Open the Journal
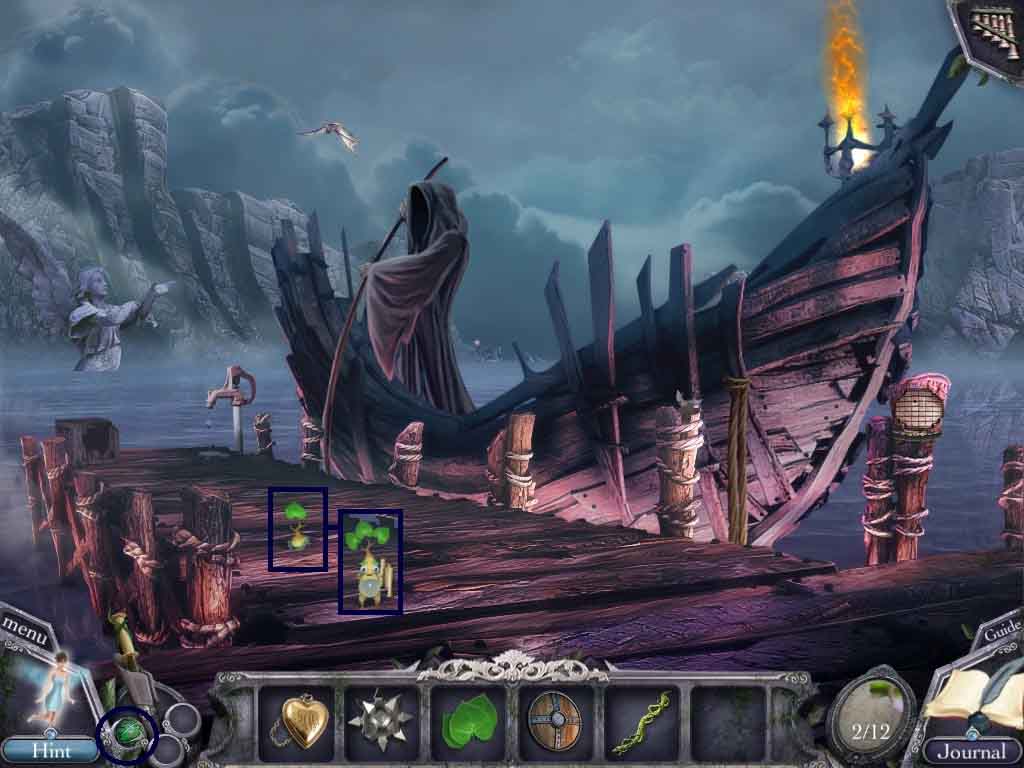The width and height of the screenshot is (1024, 768). point(968,750)
